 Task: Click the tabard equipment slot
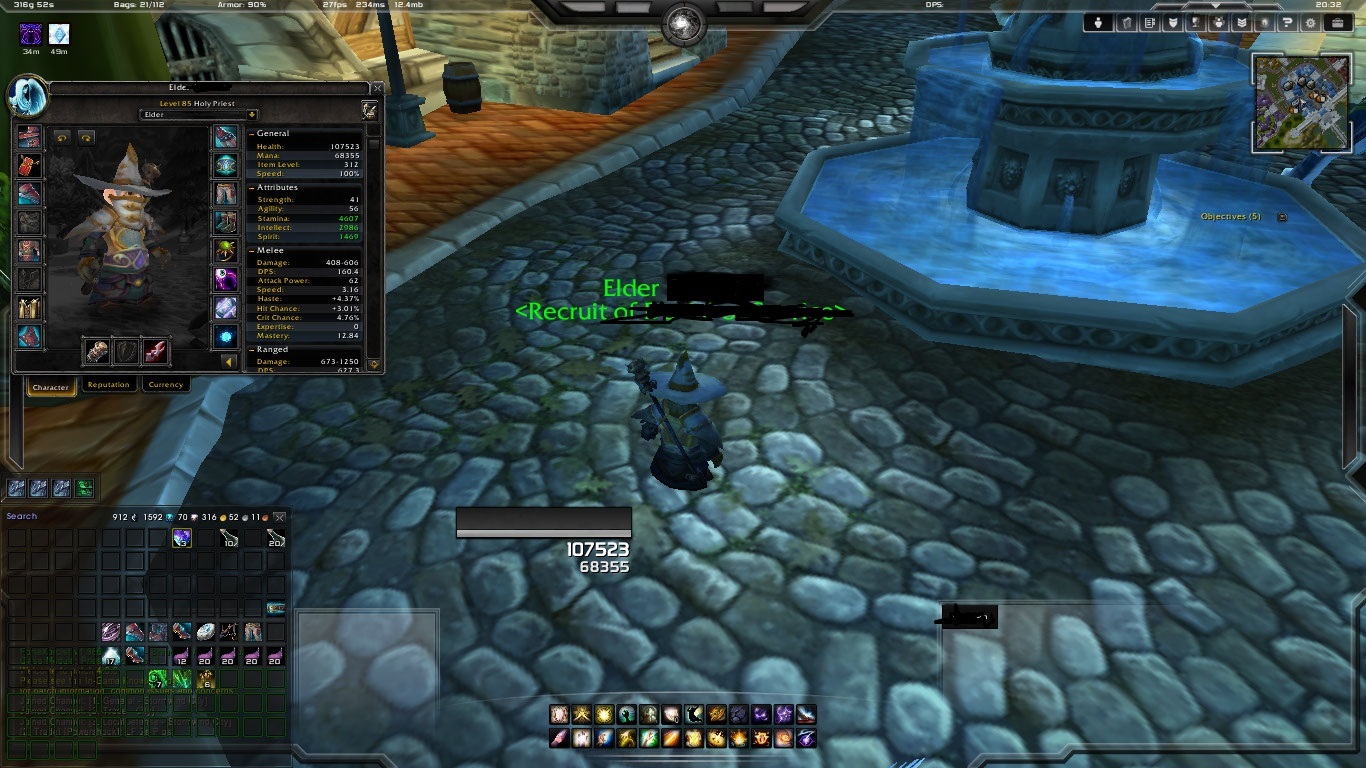tap(29, 307)
